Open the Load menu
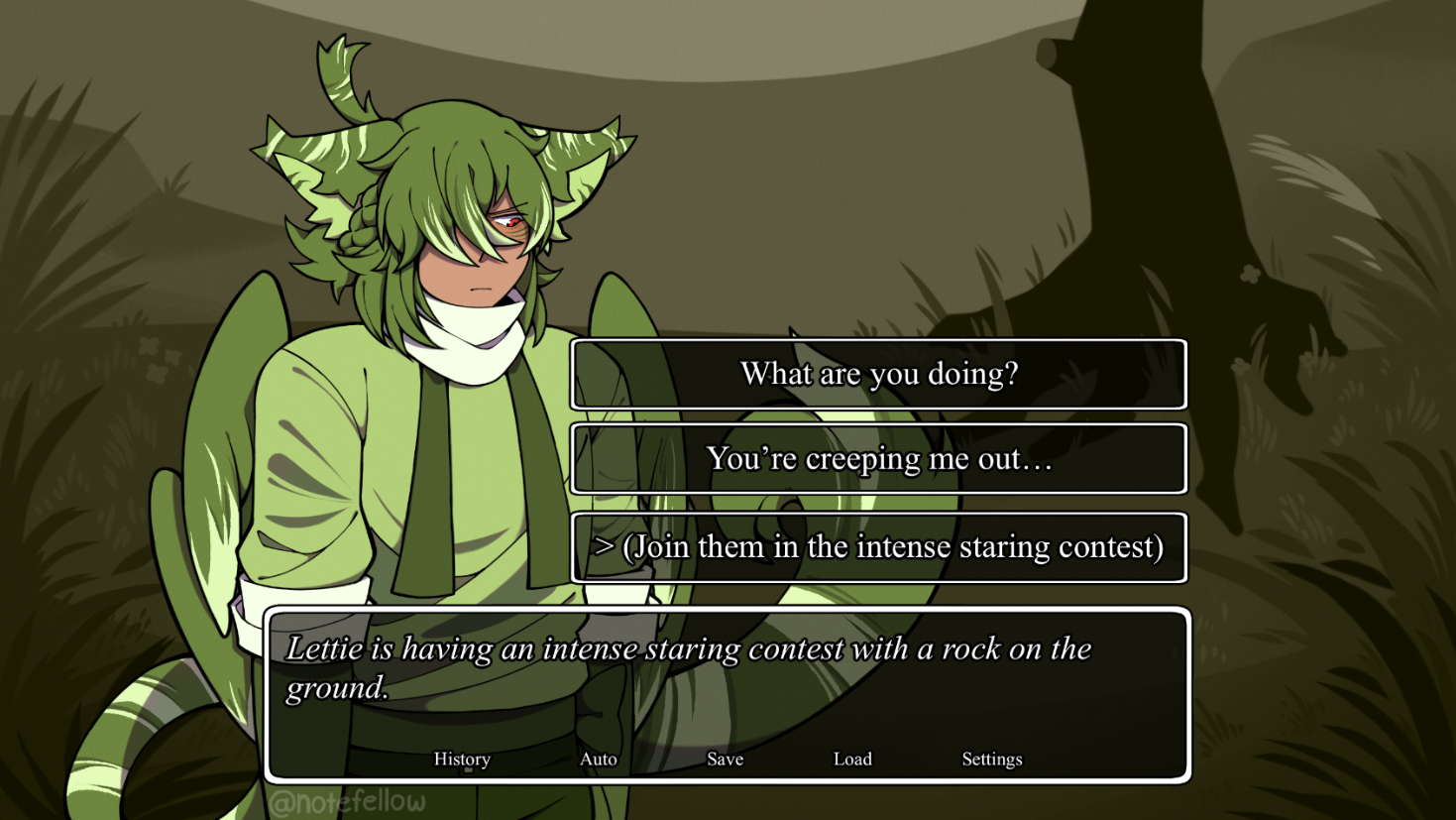 (x=852, y=759)
